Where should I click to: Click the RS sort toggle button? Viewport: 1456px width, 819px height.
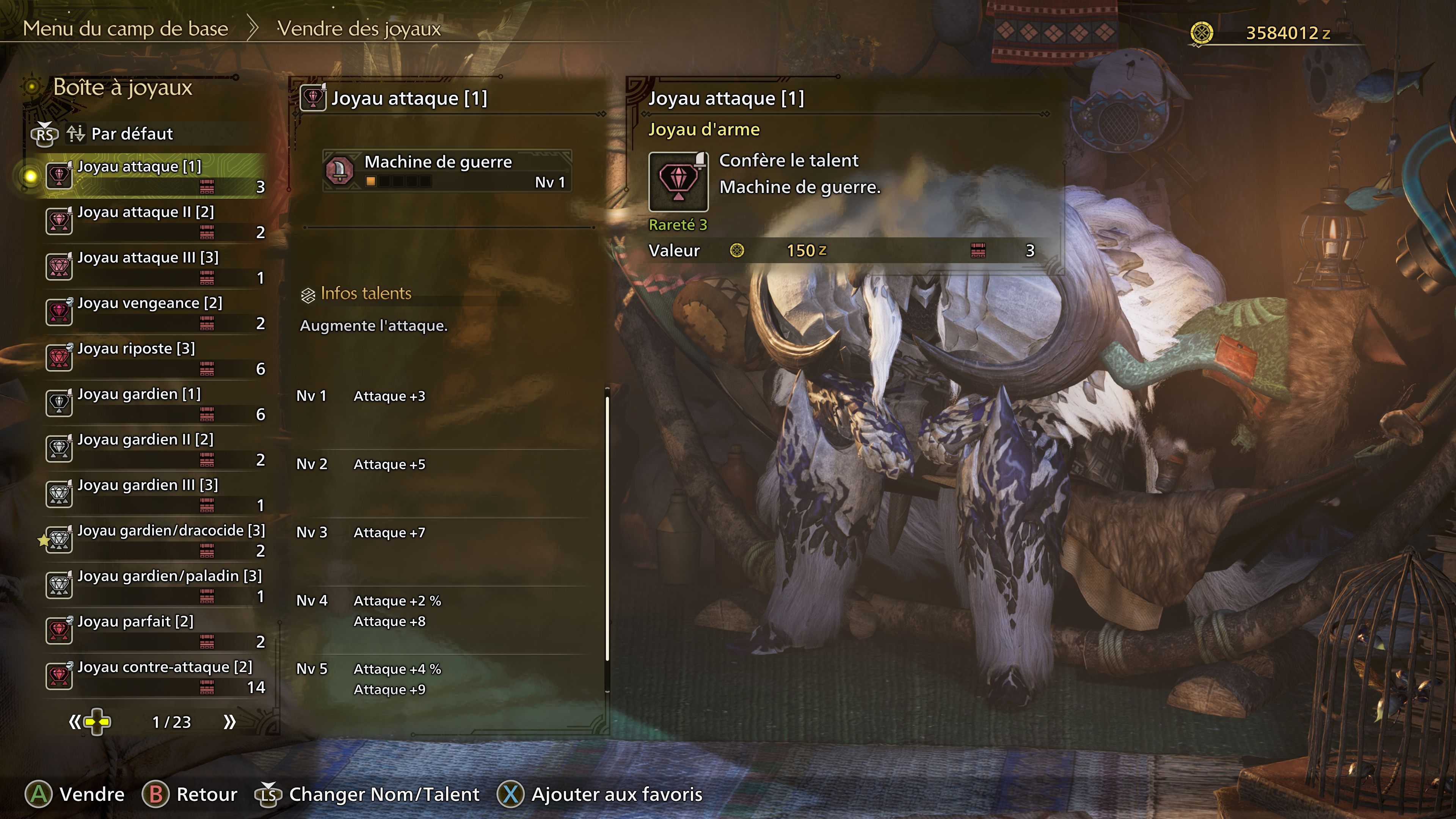coord(45,135)
